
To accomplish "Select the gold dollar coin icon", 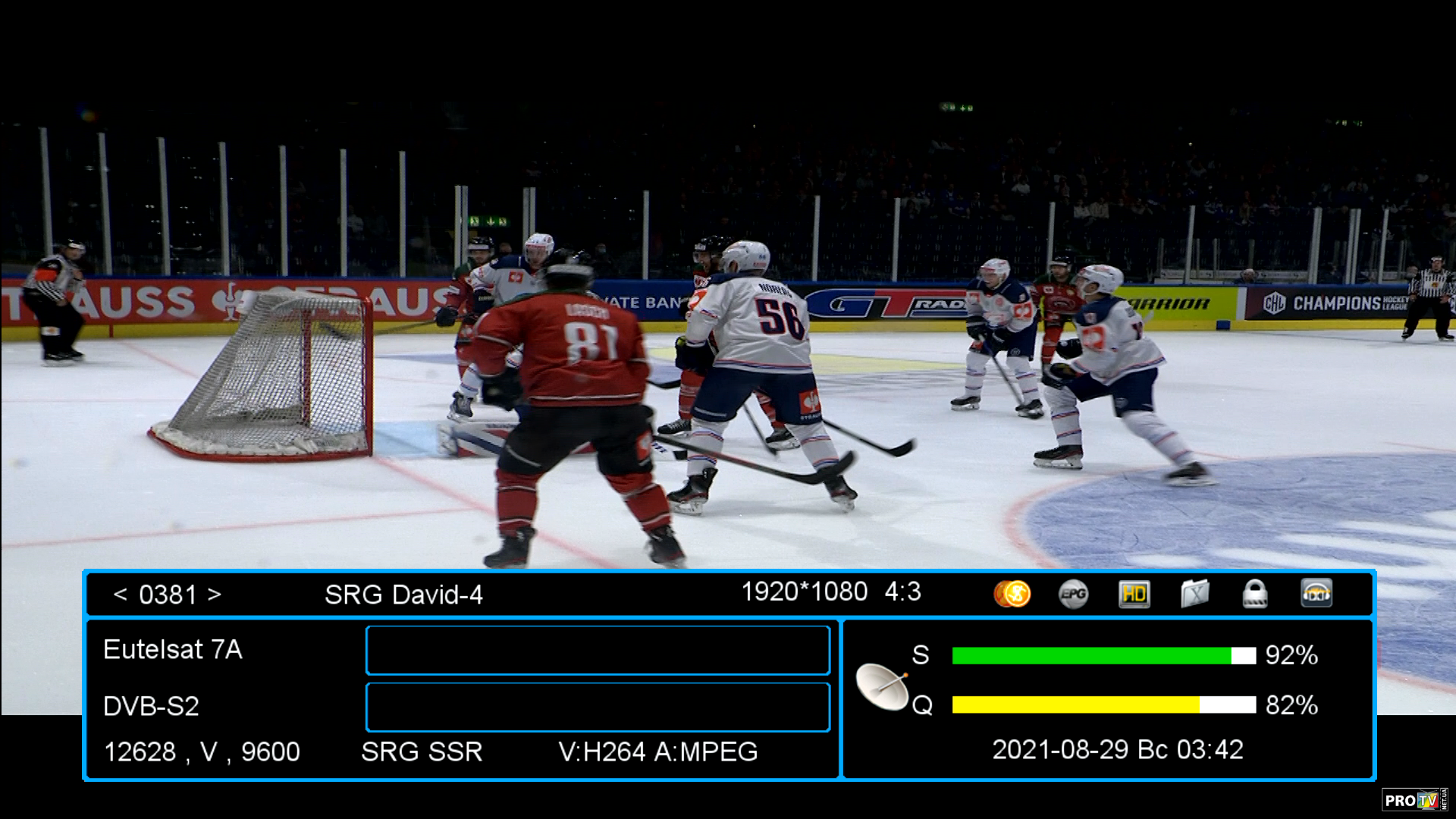I will point(1012,594).
